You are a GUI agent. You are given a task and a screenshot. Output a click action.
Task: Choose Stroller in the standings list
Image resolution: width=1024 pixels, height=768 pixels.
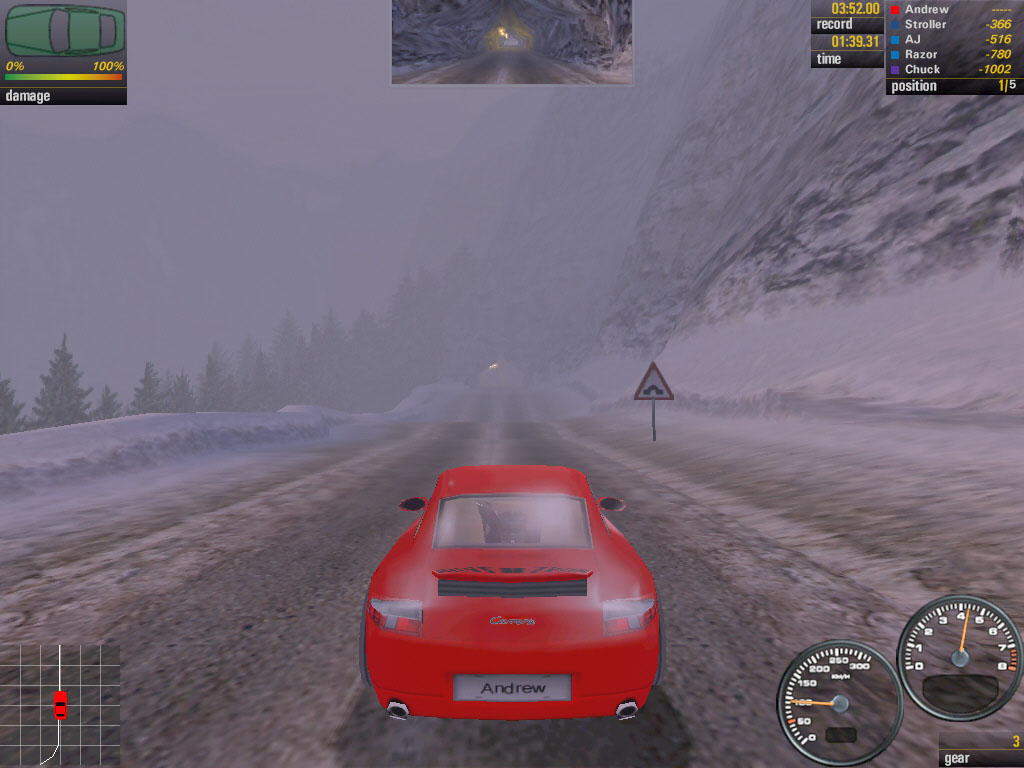[925, 24]
